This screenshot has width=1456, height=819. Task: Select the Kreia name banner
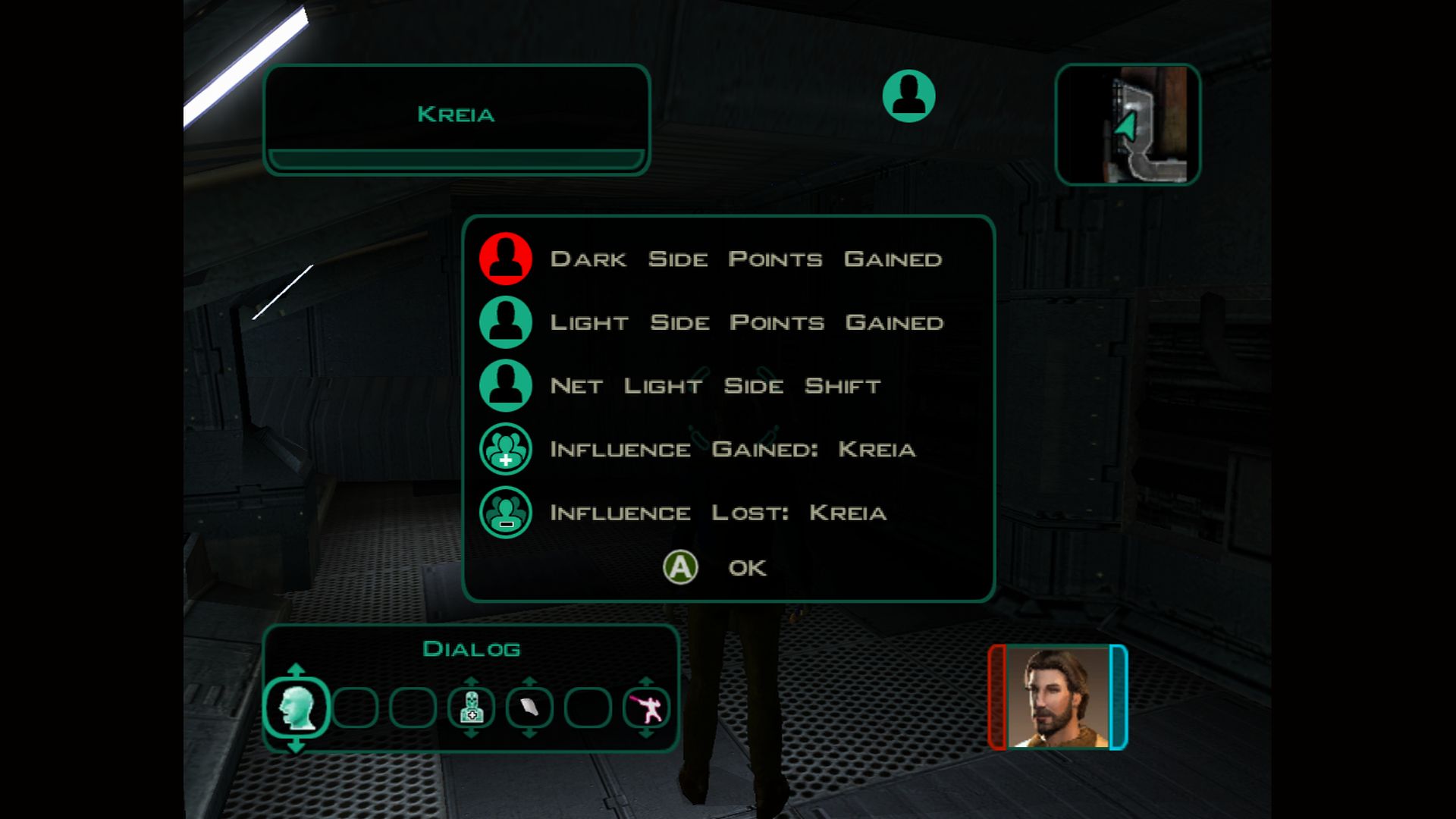tap(455, 115)
